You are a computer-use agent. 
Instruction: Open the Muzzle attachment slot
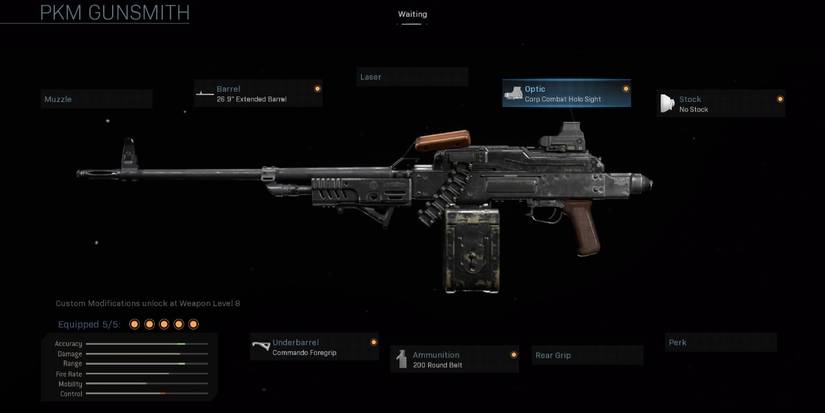coord(96,99)
